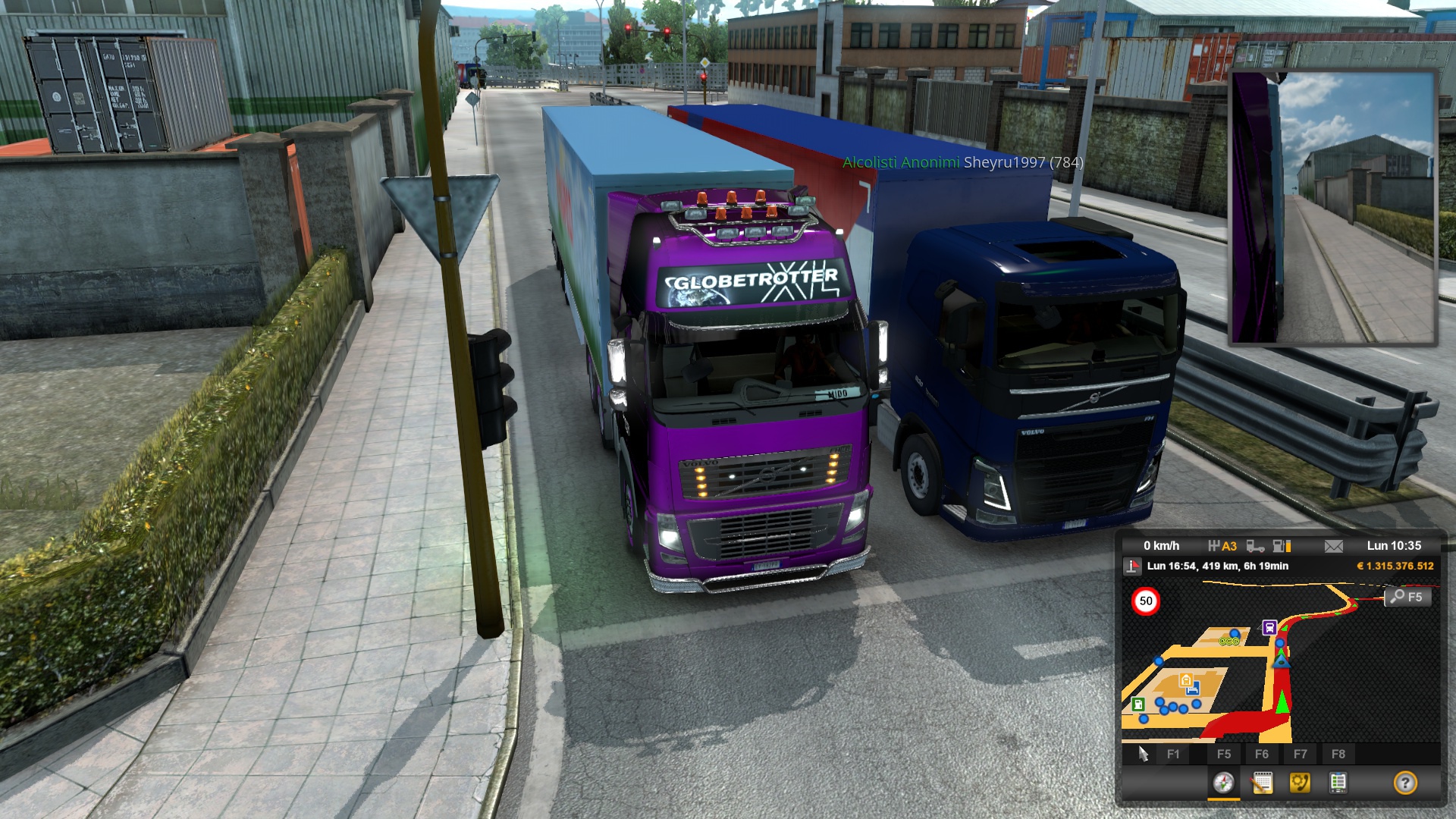Click the question mark help button
This screenshot has width=1456, height=819.
(x=1405, y=783)
